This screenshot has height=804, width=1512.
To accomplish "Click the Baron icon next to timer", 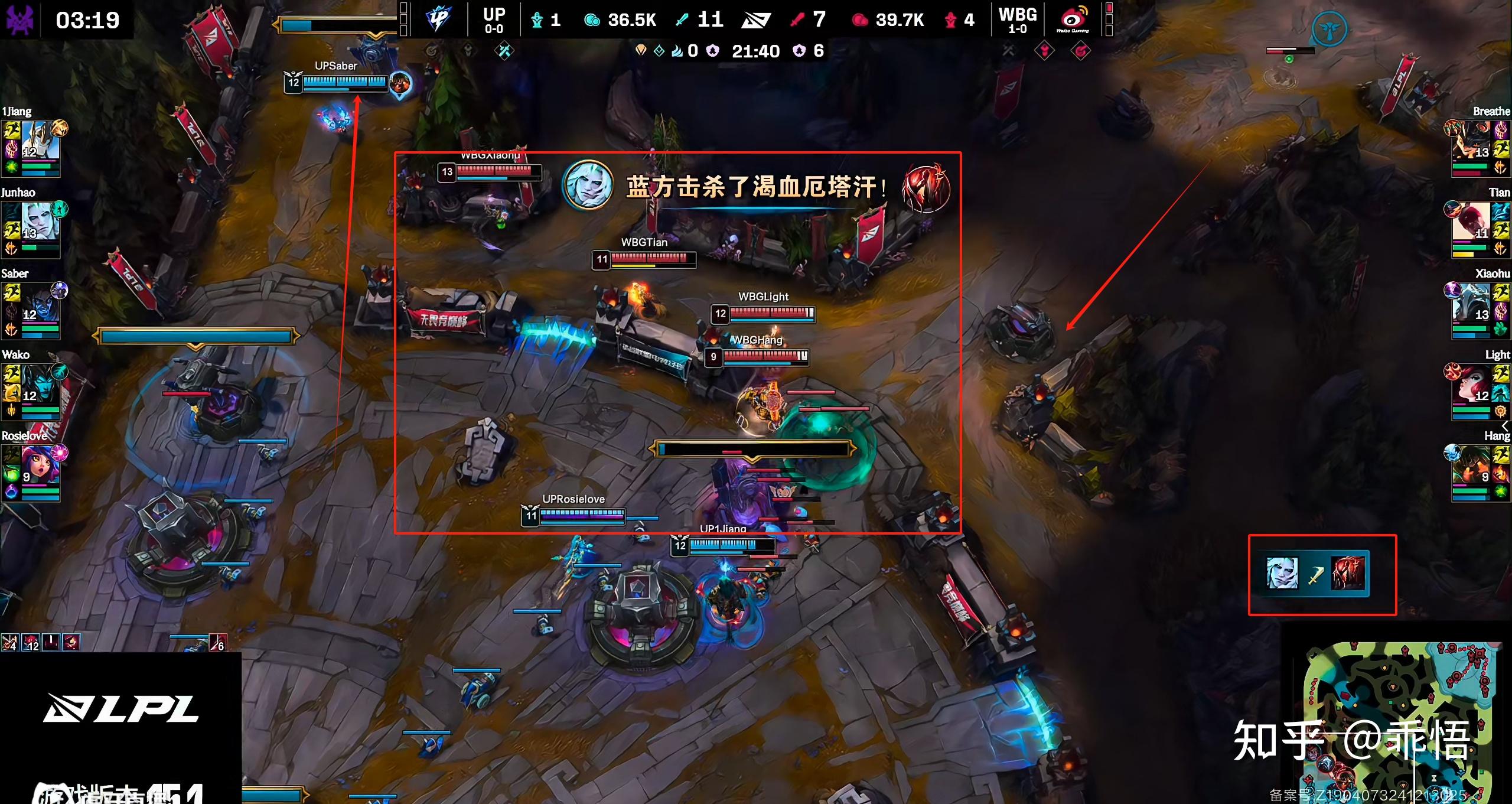I will (714, 51).
